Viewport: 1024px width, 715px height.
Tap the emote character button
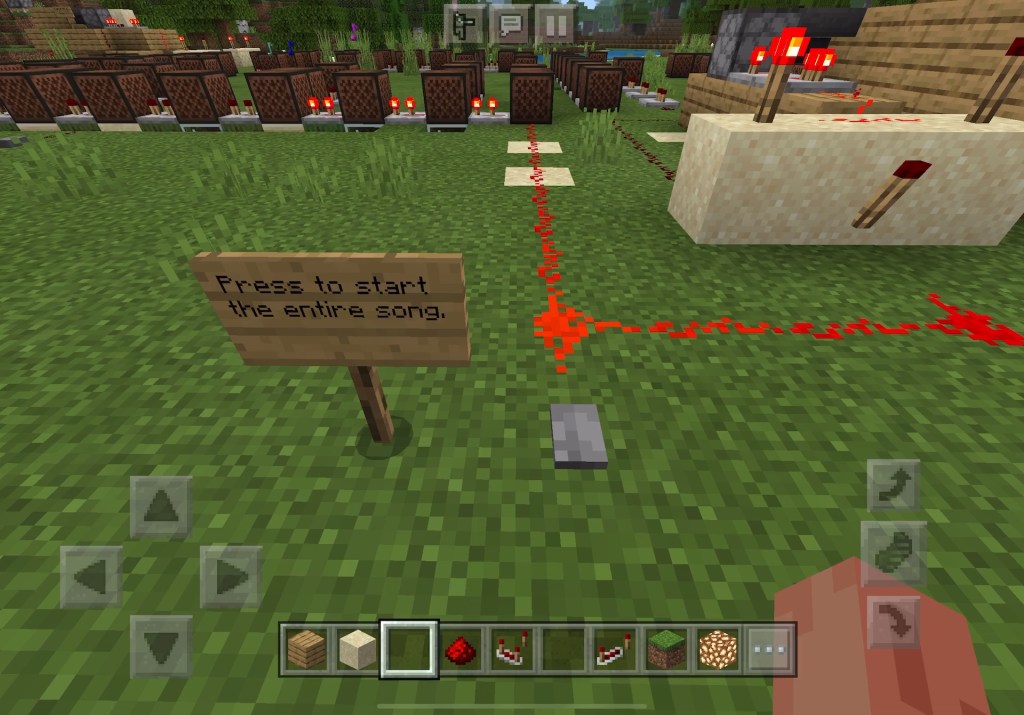[465, 24]
